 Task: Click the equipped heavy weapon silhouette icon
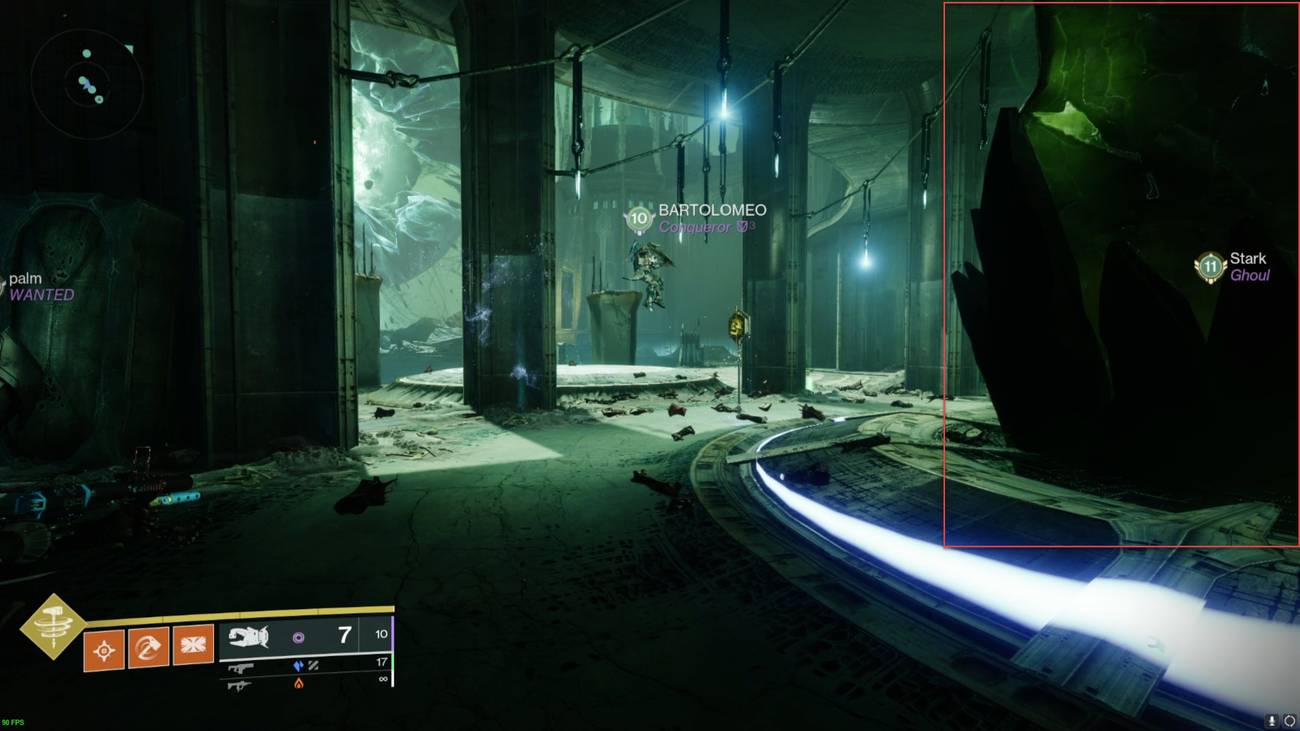coord(249,635)
